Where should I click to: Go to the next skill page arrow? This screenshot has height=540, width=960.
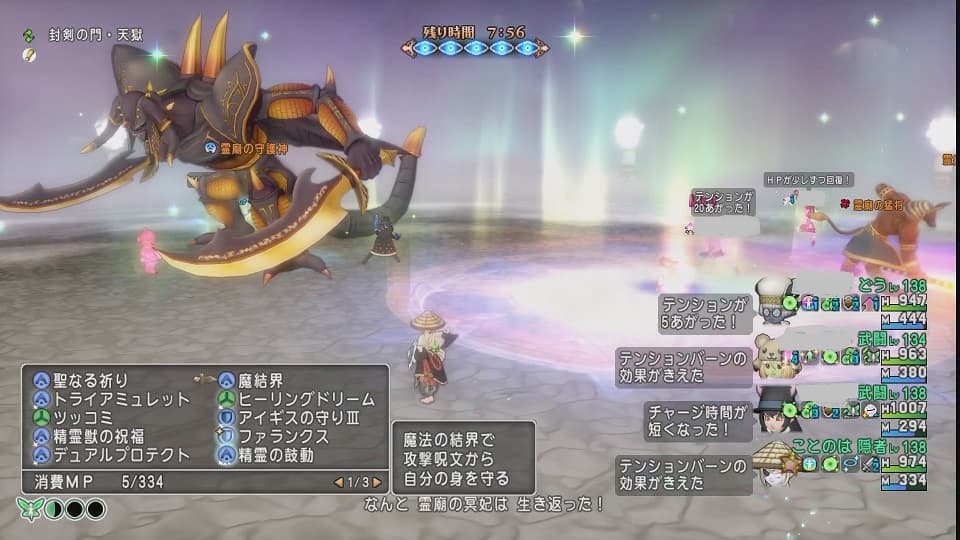377,483
